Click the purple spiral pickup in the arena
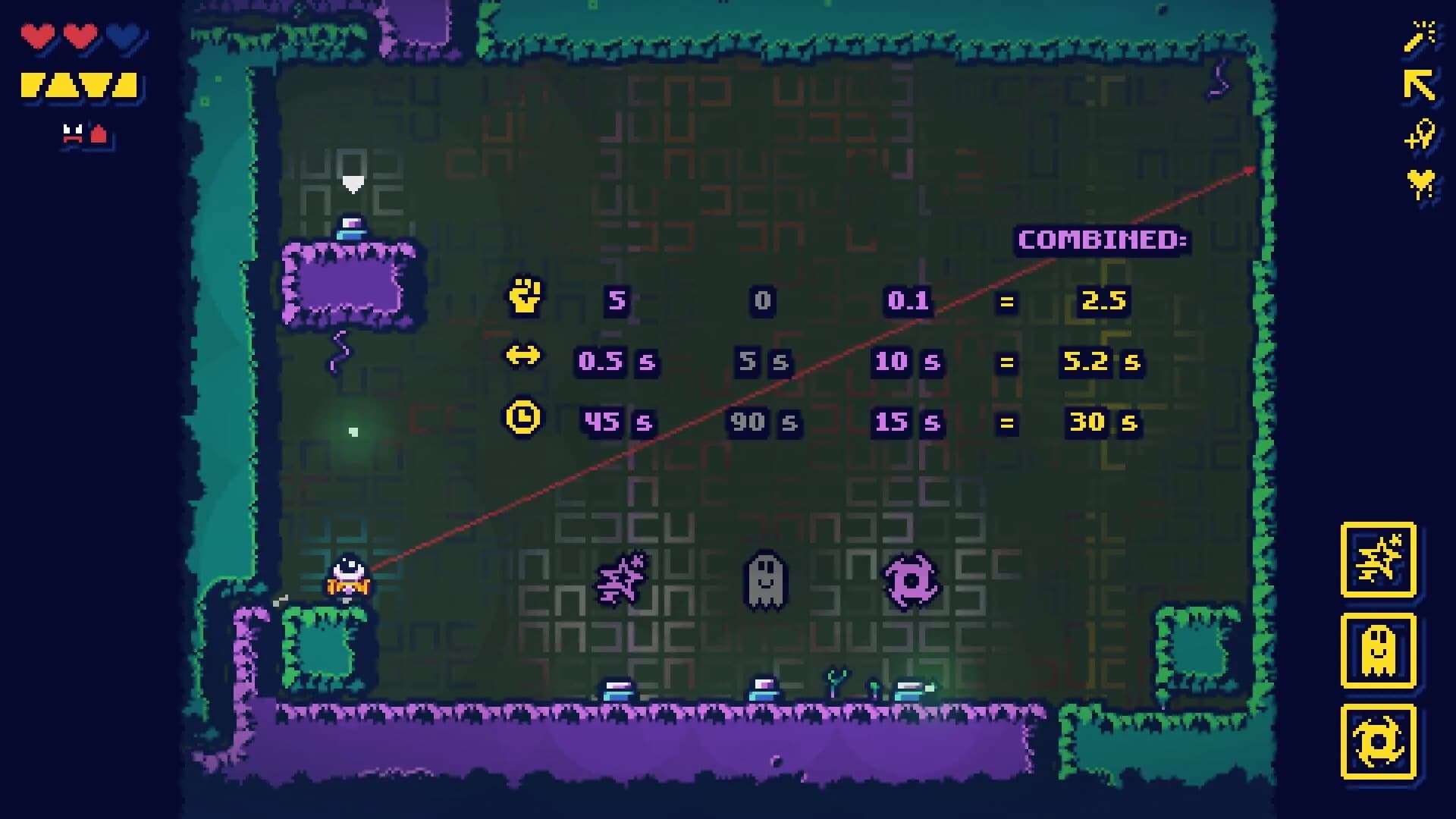1456x819 pixels. (914, 580)
